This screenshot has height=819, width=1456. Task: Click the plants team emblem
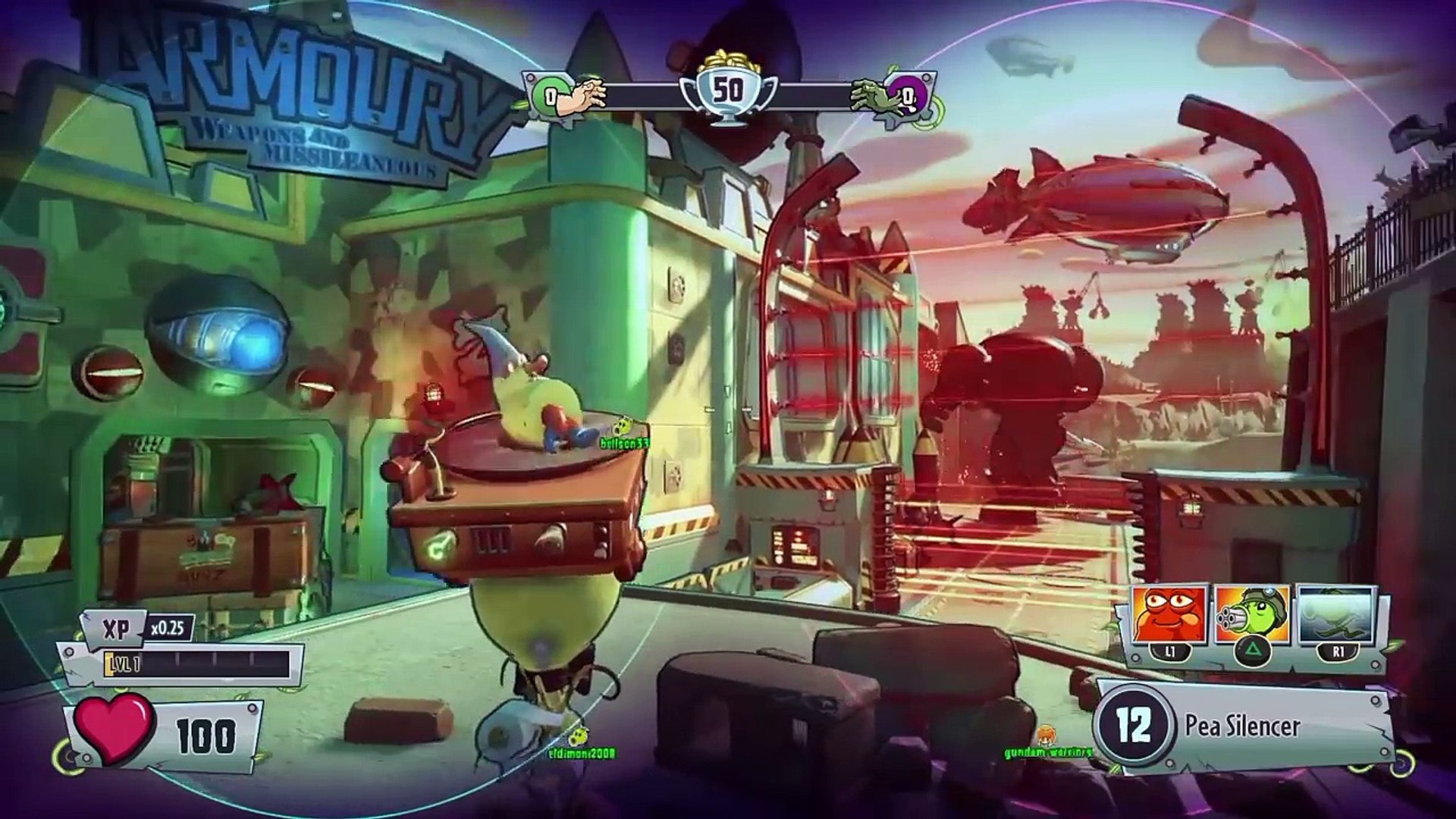(x=548, y=96)
